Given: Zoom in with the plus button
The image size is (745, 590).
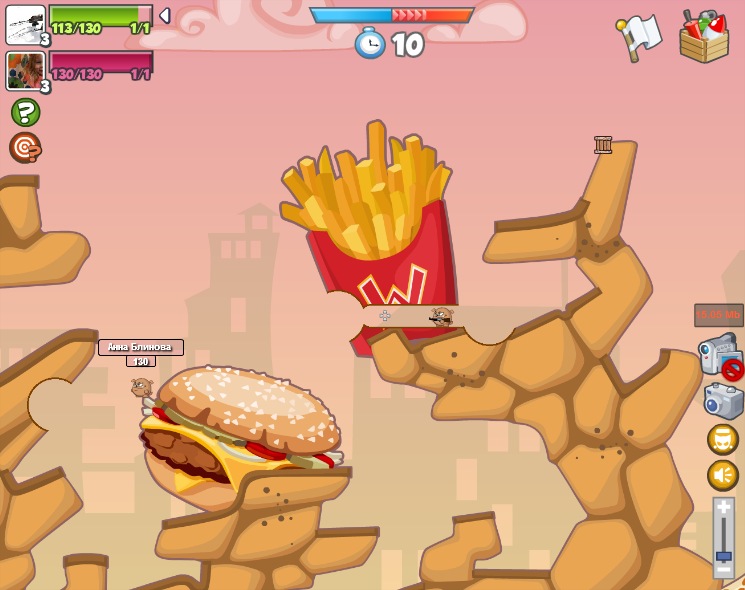Looking at the screenshot, I should [723, 509].
